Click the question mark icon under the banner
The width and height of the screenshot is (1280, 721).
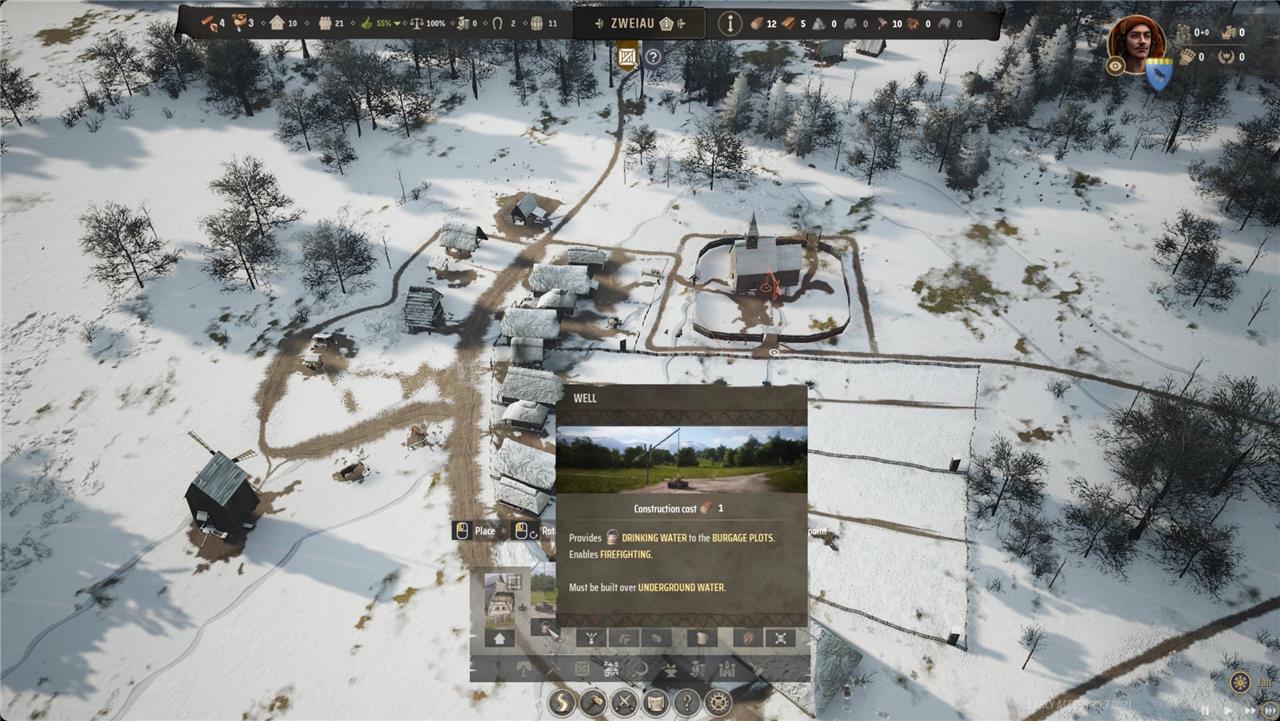[x=653, y=57]
